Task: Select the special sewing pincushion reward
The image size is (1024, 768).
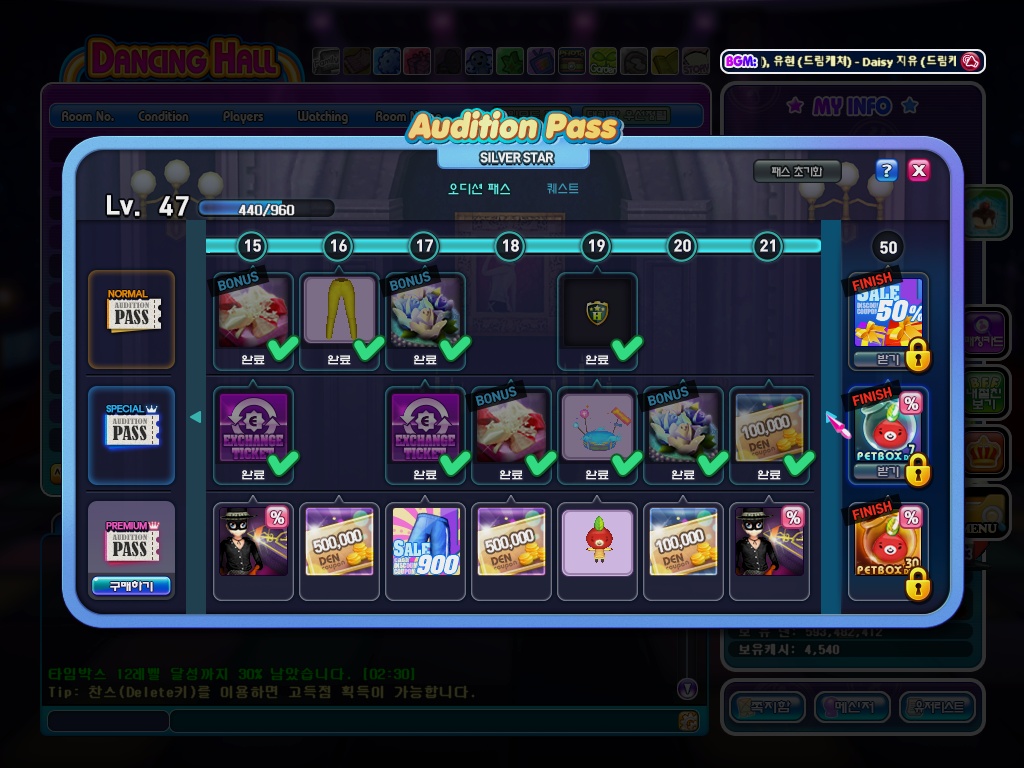Action: tap(597, 427)
